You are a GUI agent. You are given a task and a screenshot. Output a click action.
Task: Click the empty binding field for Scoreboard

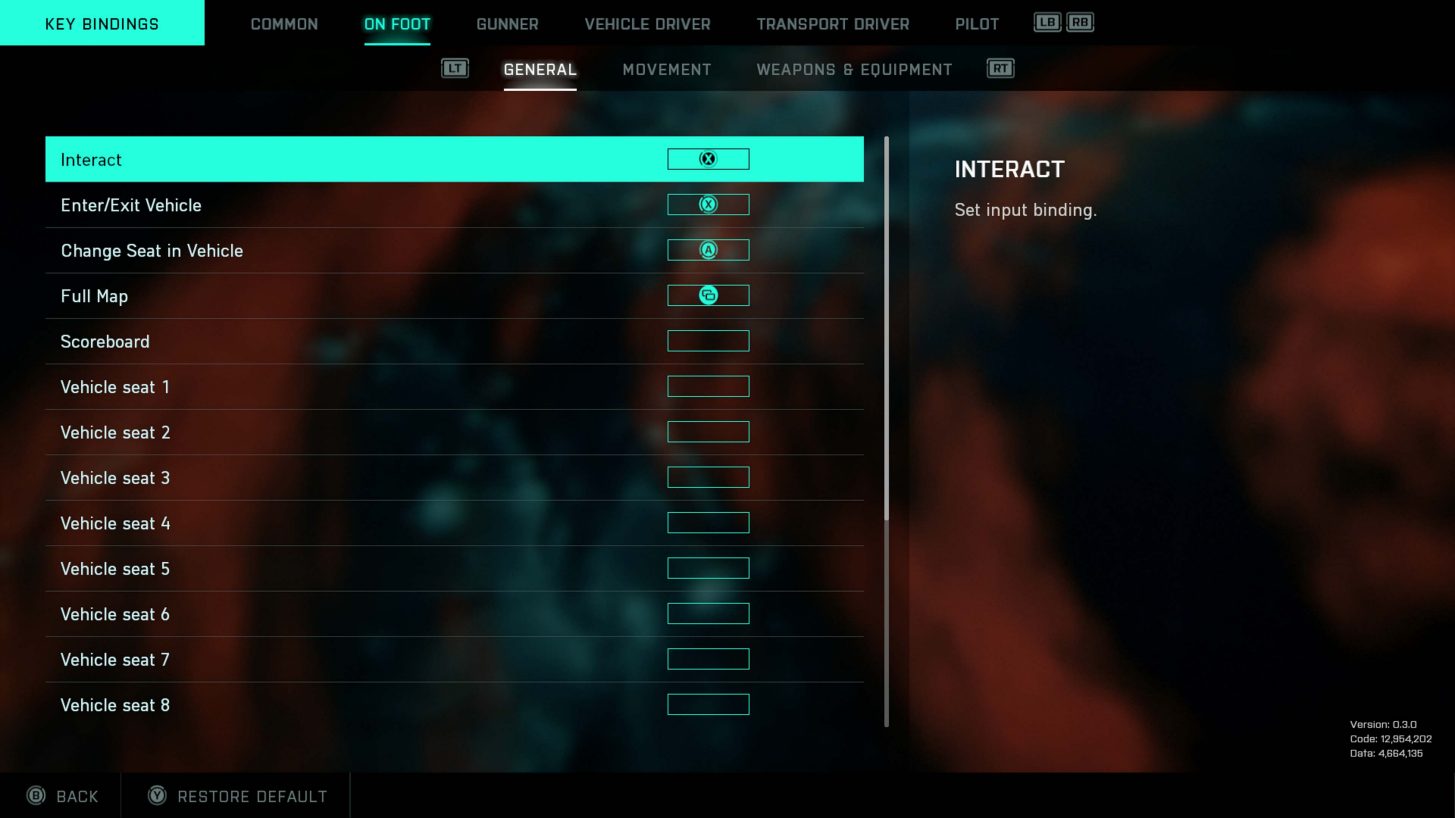(x=708, y=340)
